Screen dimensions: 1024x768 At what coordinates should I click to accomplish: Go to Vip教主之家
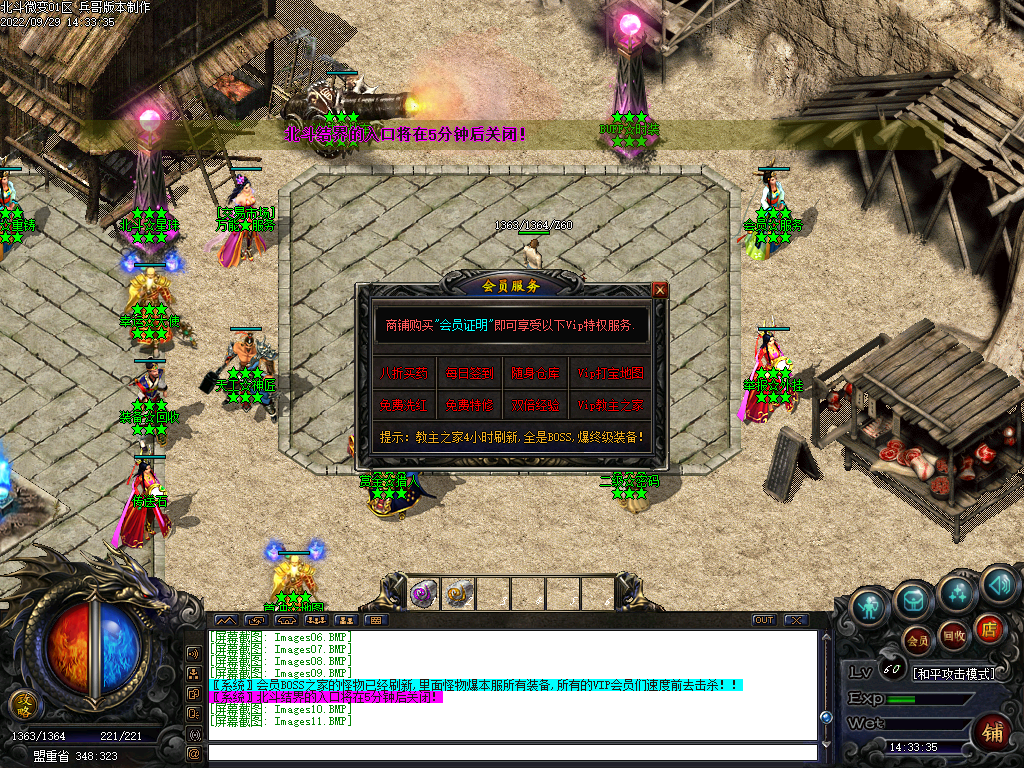[611, 406]
